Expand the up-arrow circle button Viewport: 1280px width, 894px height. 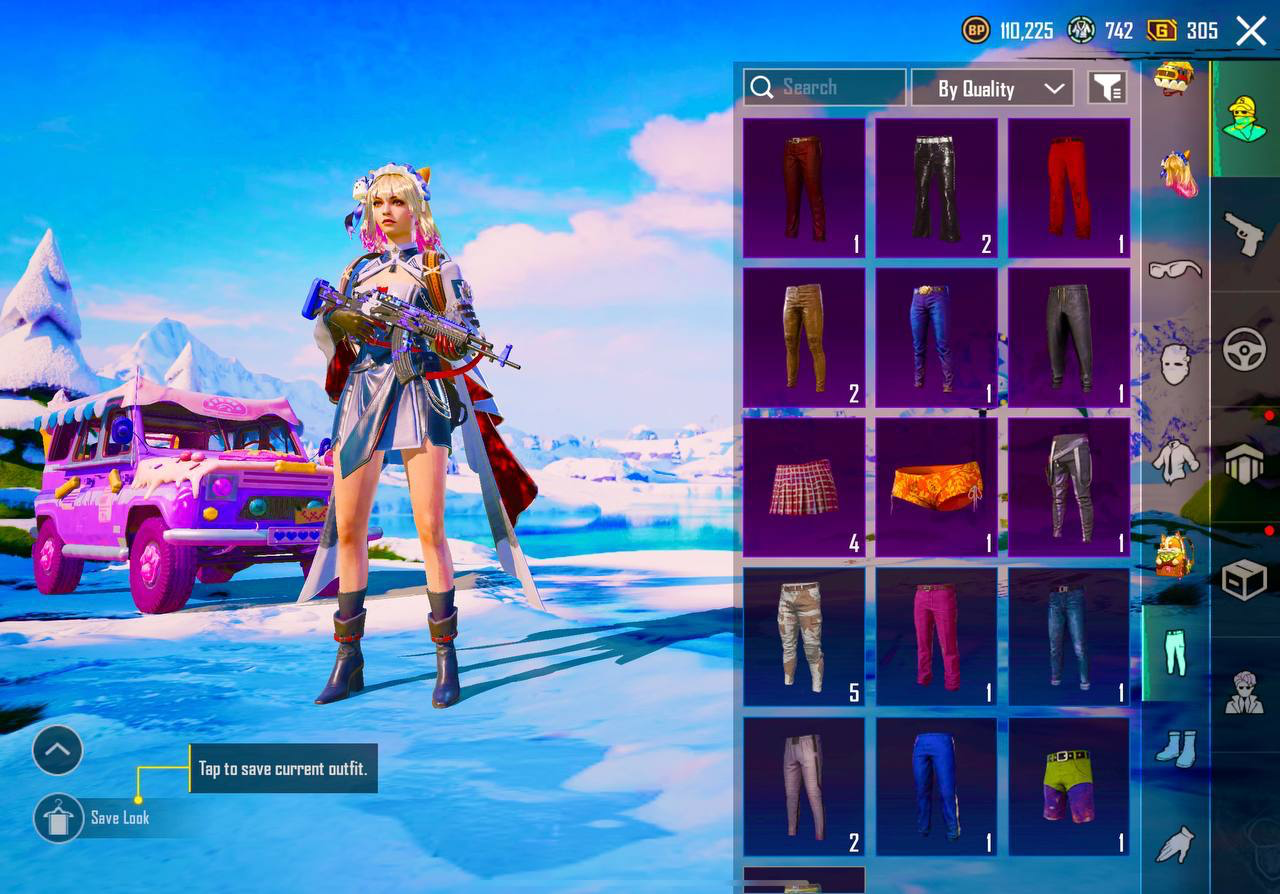tap(57, 750)
